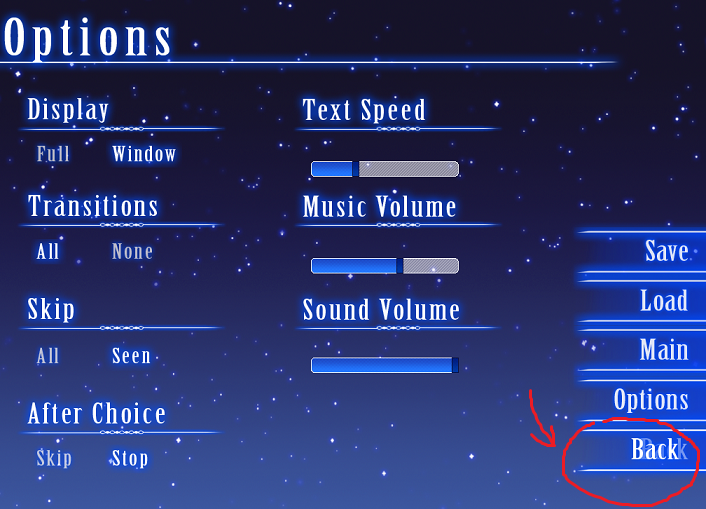Open the Save menu
Screen dimensions: 706x509
coord(665,251)
